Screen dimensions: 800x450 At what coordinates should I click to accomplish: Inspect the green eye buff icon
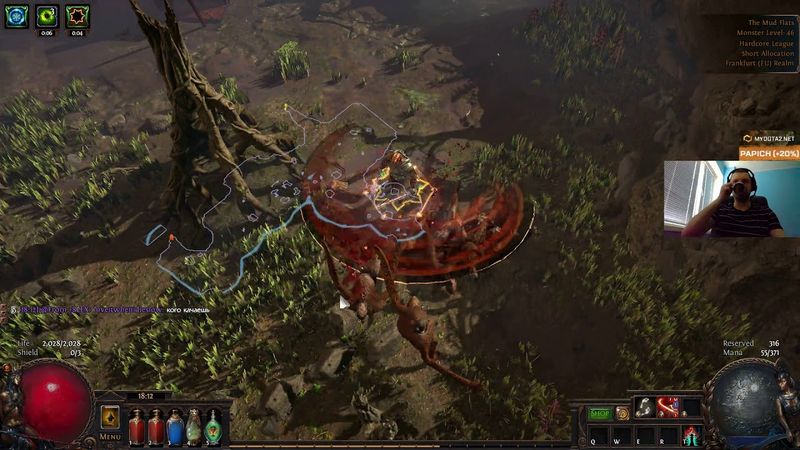[46, 16]
